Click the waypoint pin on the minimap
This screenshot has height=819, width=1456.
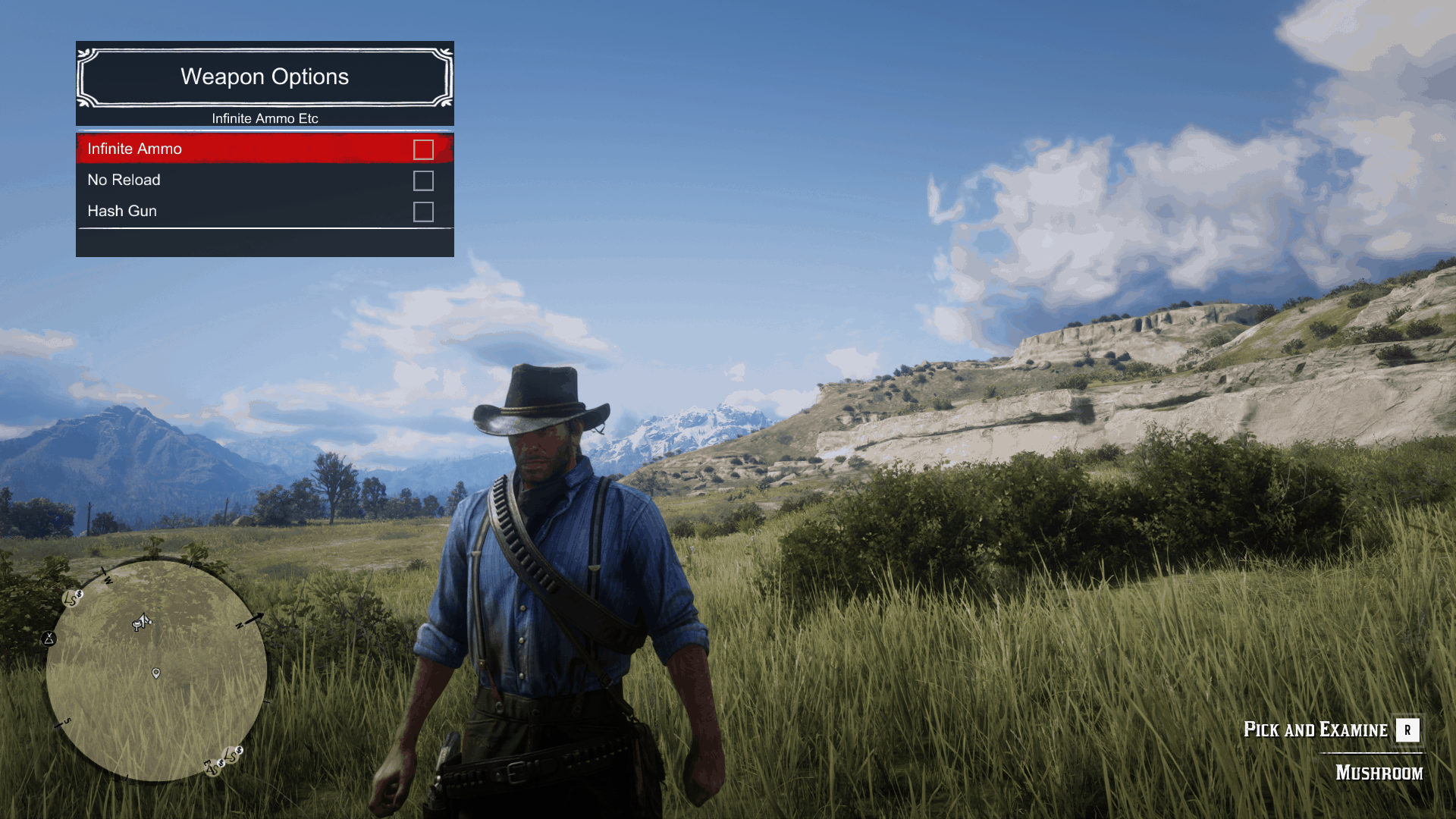156,673
